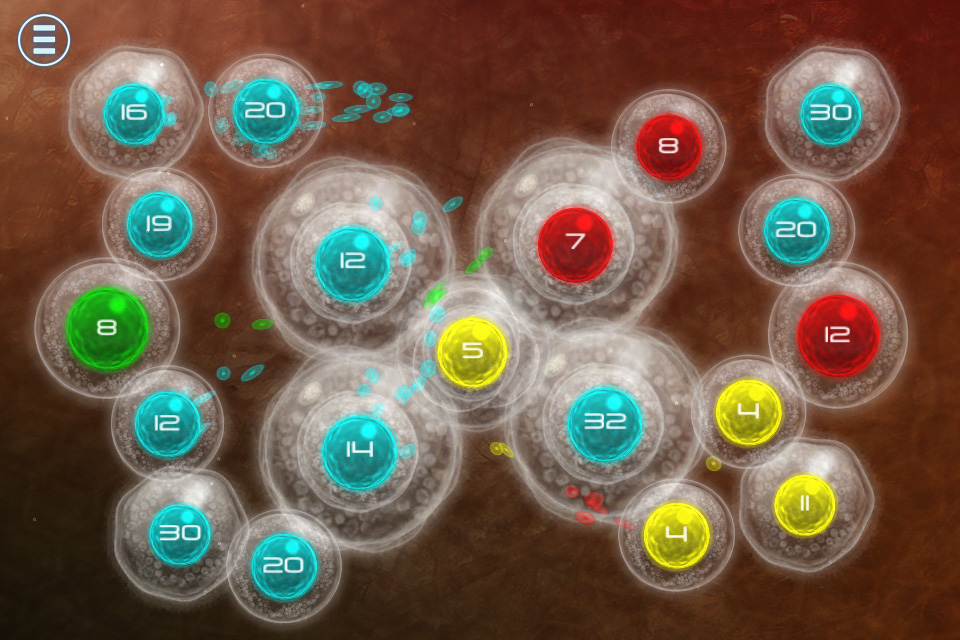Select the cyan cell numbered 32
This screenshot has width=960, height=640.
[x=605, y=423]
